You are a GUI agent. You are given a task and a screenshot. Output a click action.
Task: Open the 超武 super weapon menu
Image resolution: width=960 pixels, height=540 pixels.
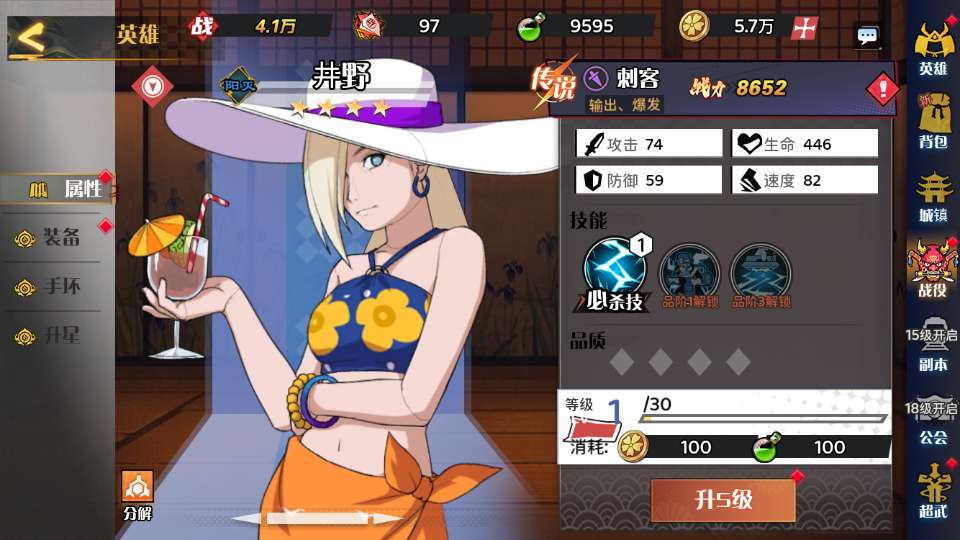click(x=932, y=492)
